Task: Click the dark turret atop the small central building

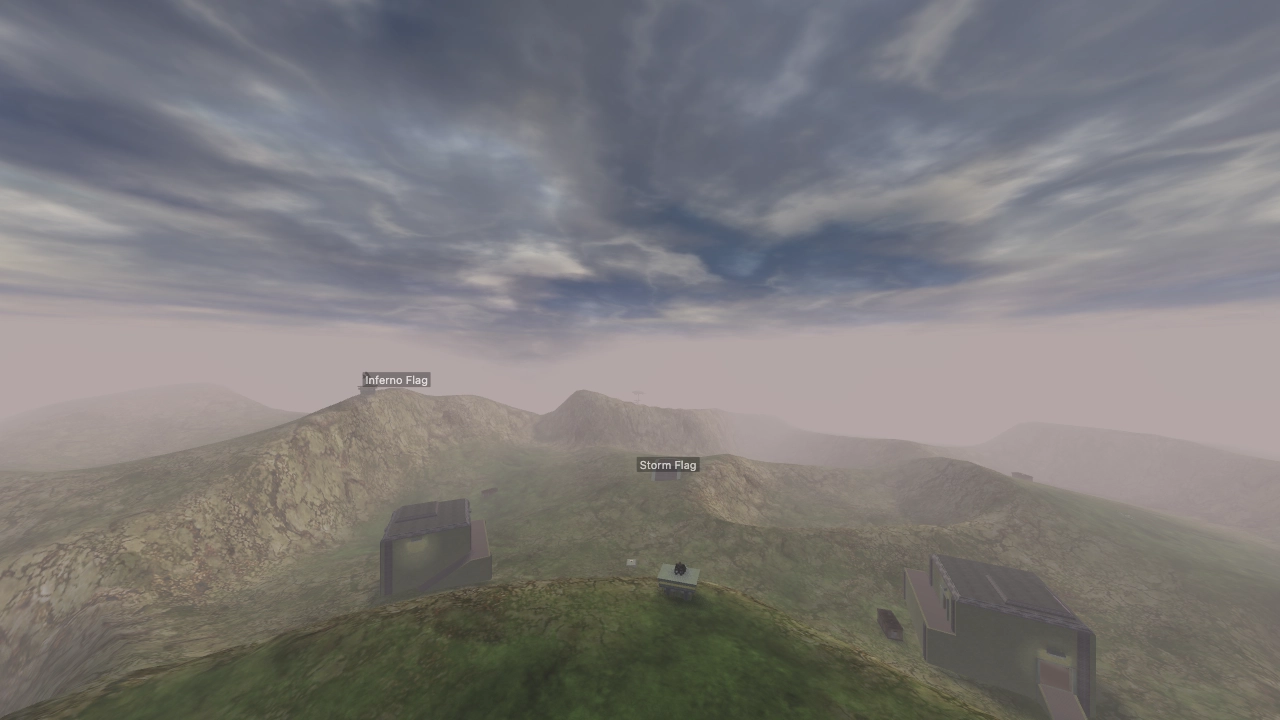Action: 680,568
